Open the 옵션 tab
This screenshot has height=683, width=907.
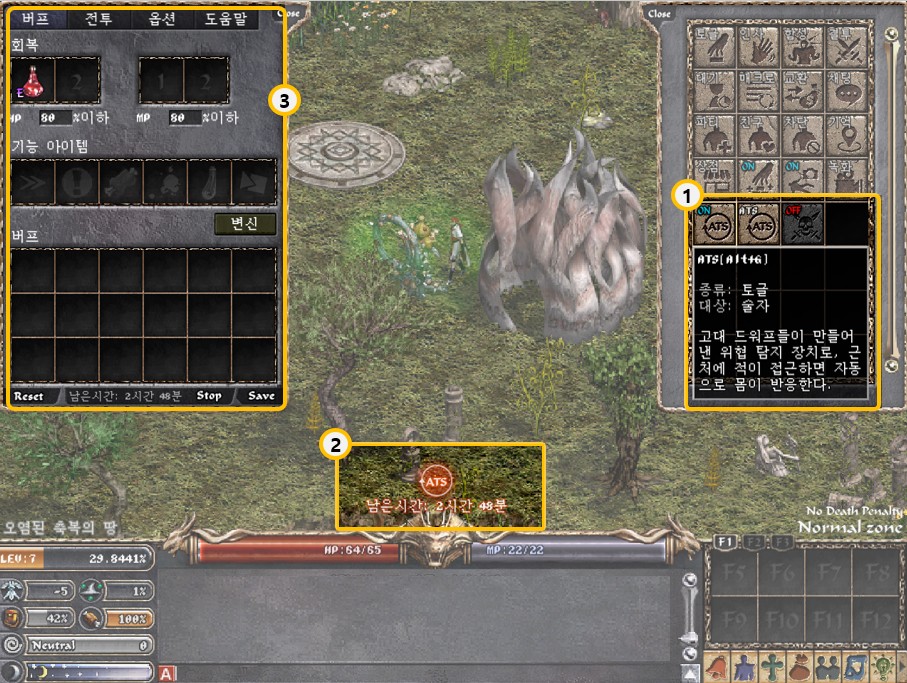[x=163, y=19]
